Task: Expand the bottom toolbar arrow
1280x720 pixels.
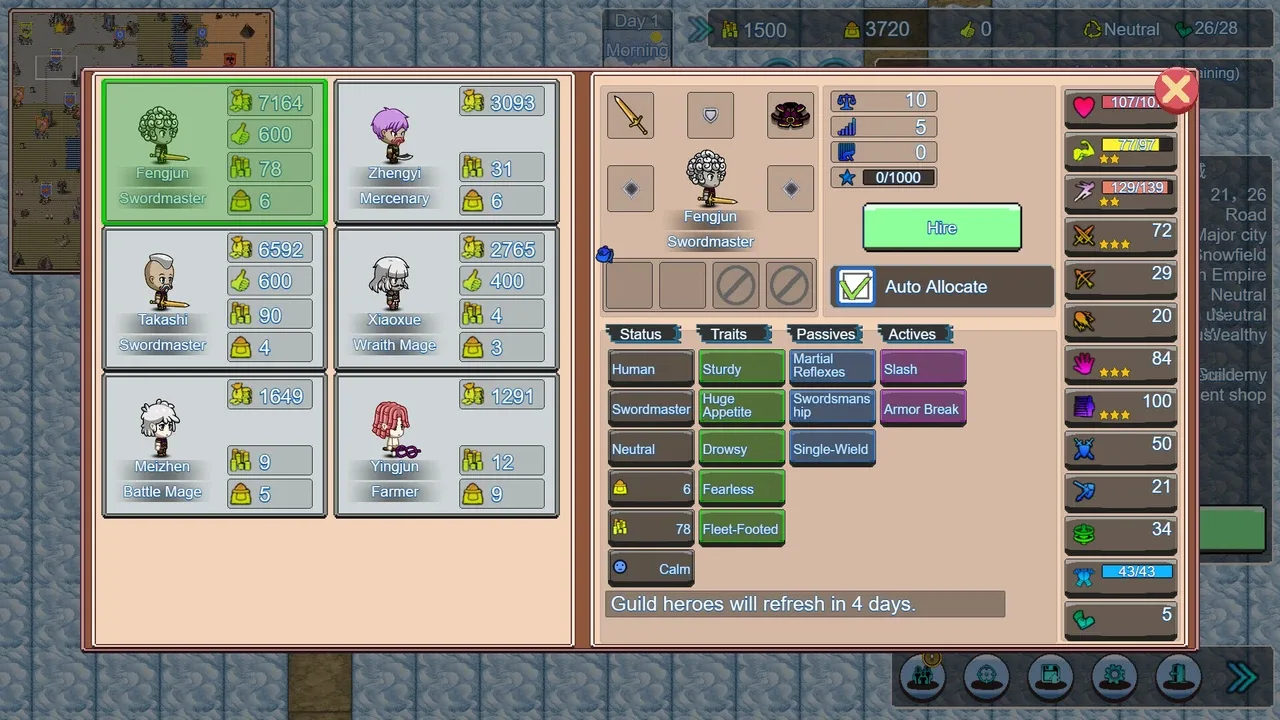Action: [1242, 678]
